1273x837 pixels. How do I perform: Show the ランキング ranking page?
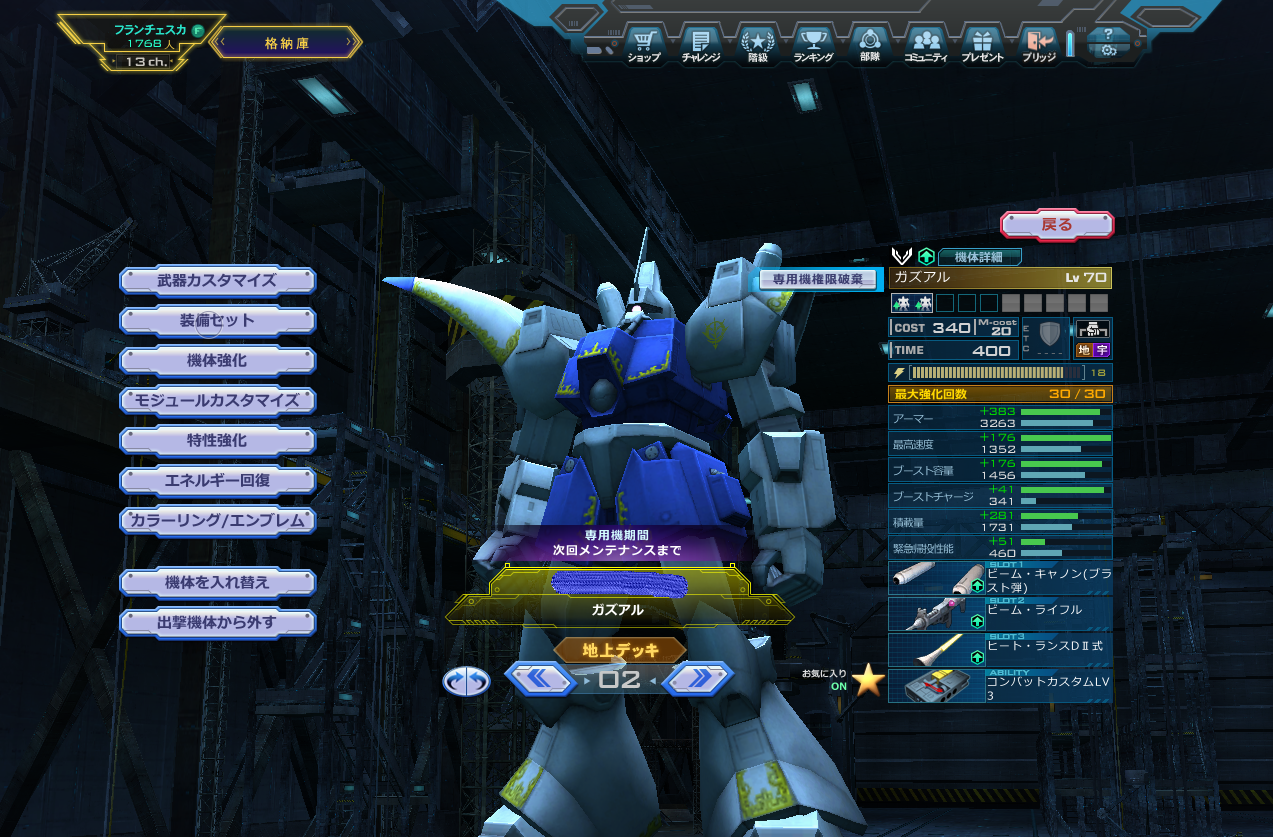[x=813, y=45]
